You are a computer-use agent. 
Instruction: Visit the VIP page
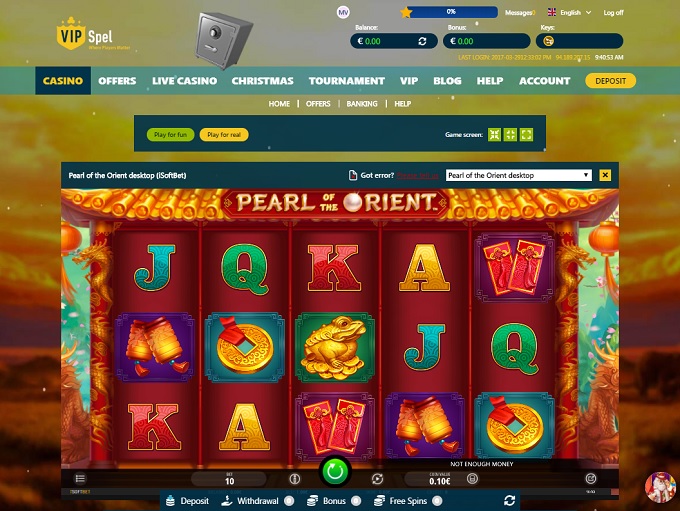click(x=408, y=81)
